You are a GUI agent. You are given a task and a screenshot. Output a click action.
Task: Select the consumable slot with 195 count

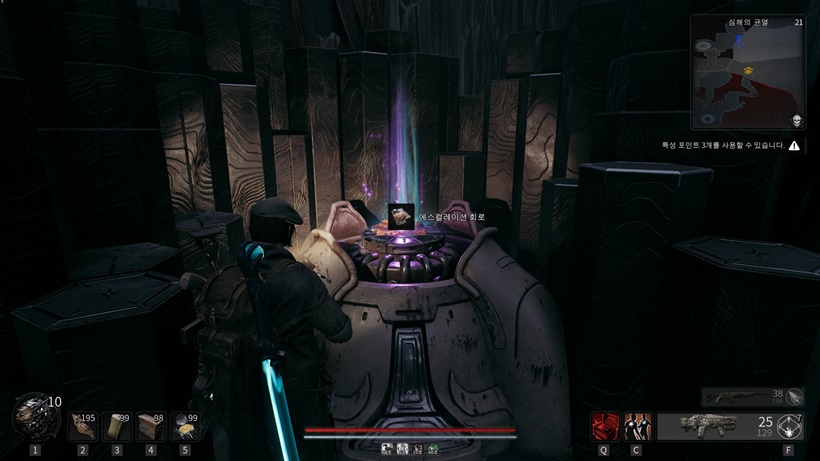(83, 427)
